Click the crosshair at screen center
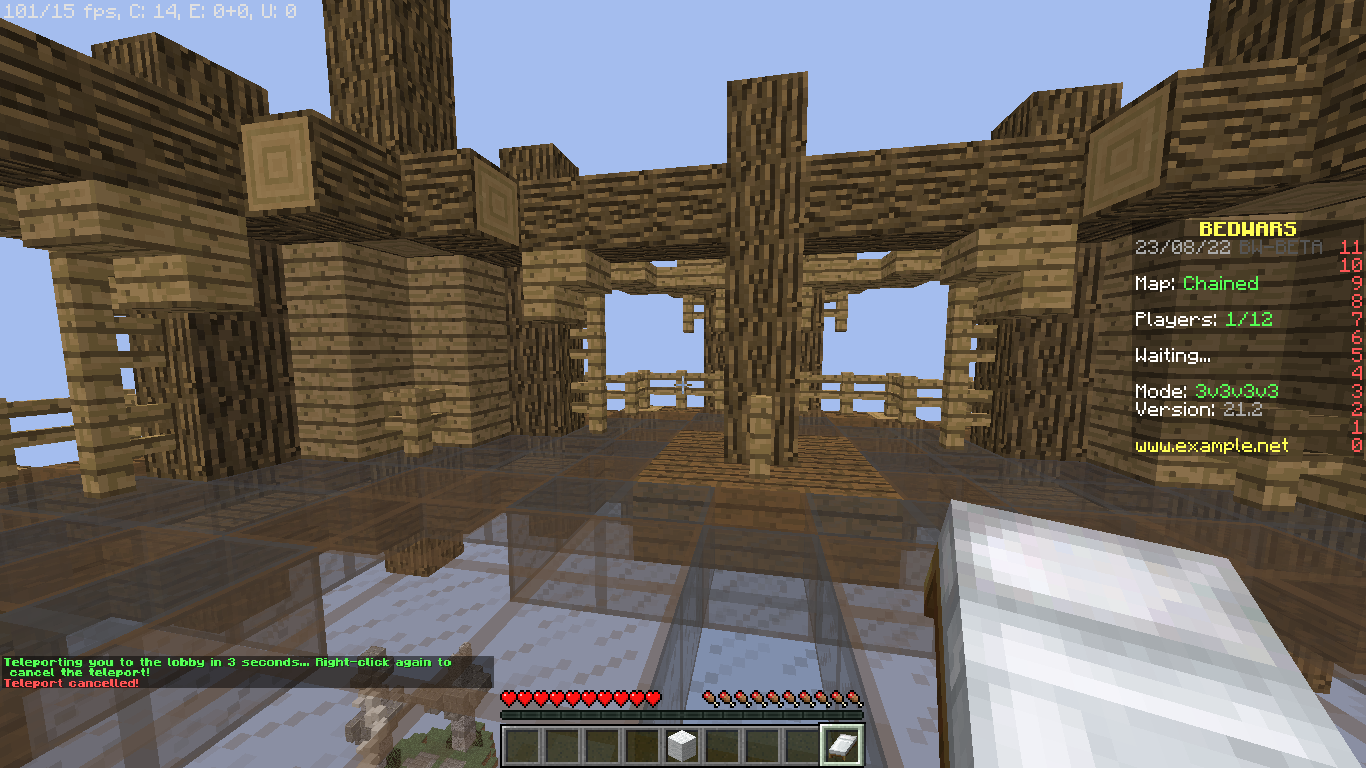The height and width of the screenshot is (768, 1366). pos(683,384)
